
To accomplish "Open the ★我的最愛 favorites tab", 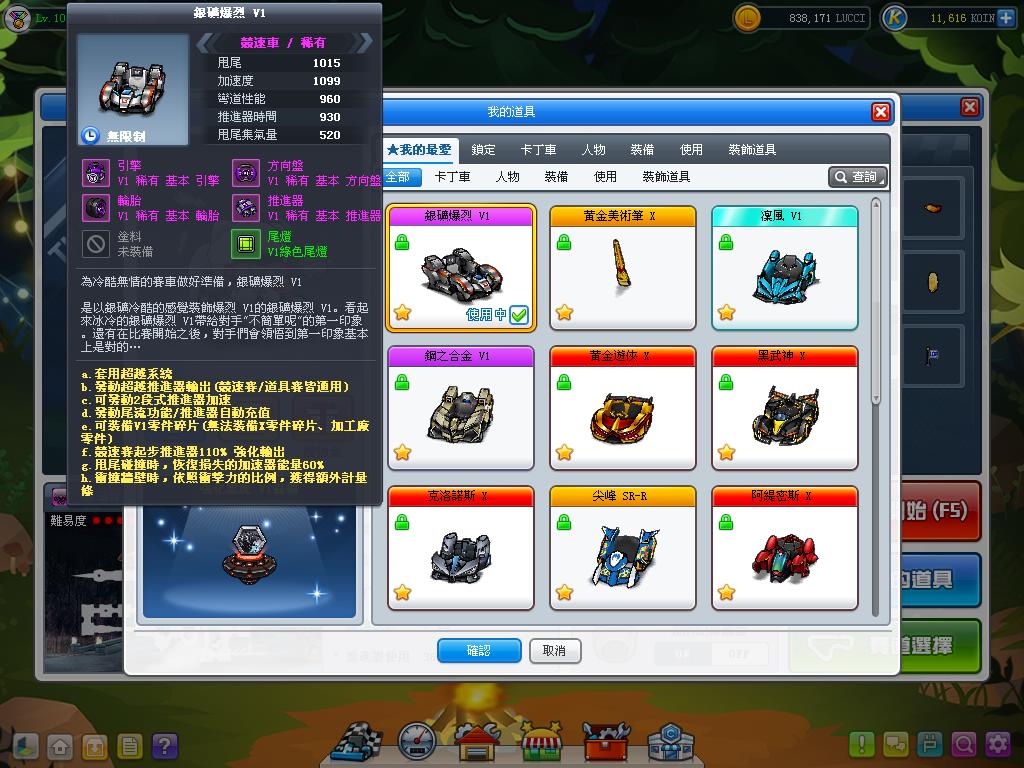I will (420, 150).
